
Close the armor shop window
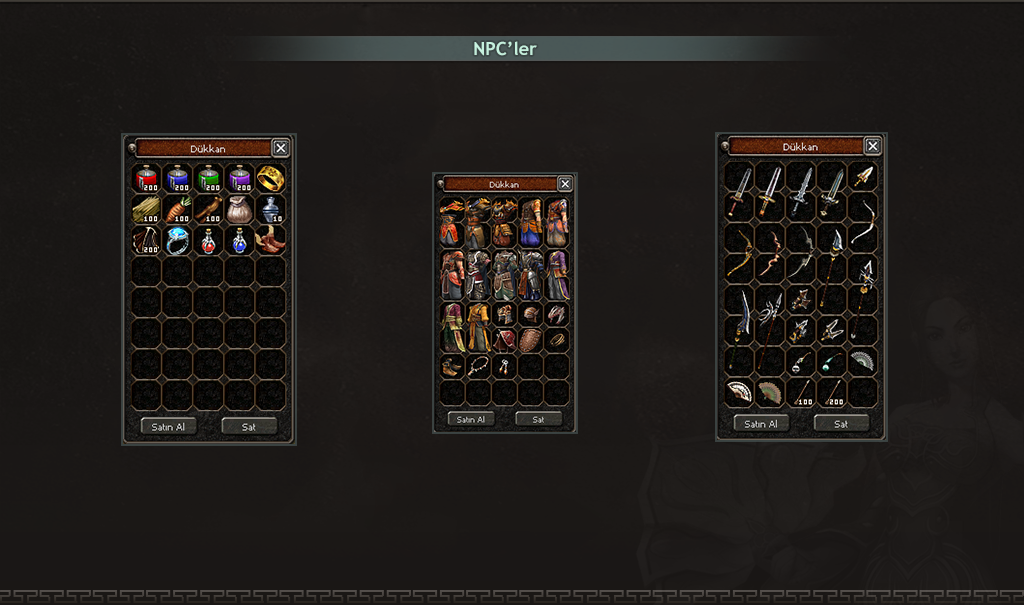(x=565, y=184)
